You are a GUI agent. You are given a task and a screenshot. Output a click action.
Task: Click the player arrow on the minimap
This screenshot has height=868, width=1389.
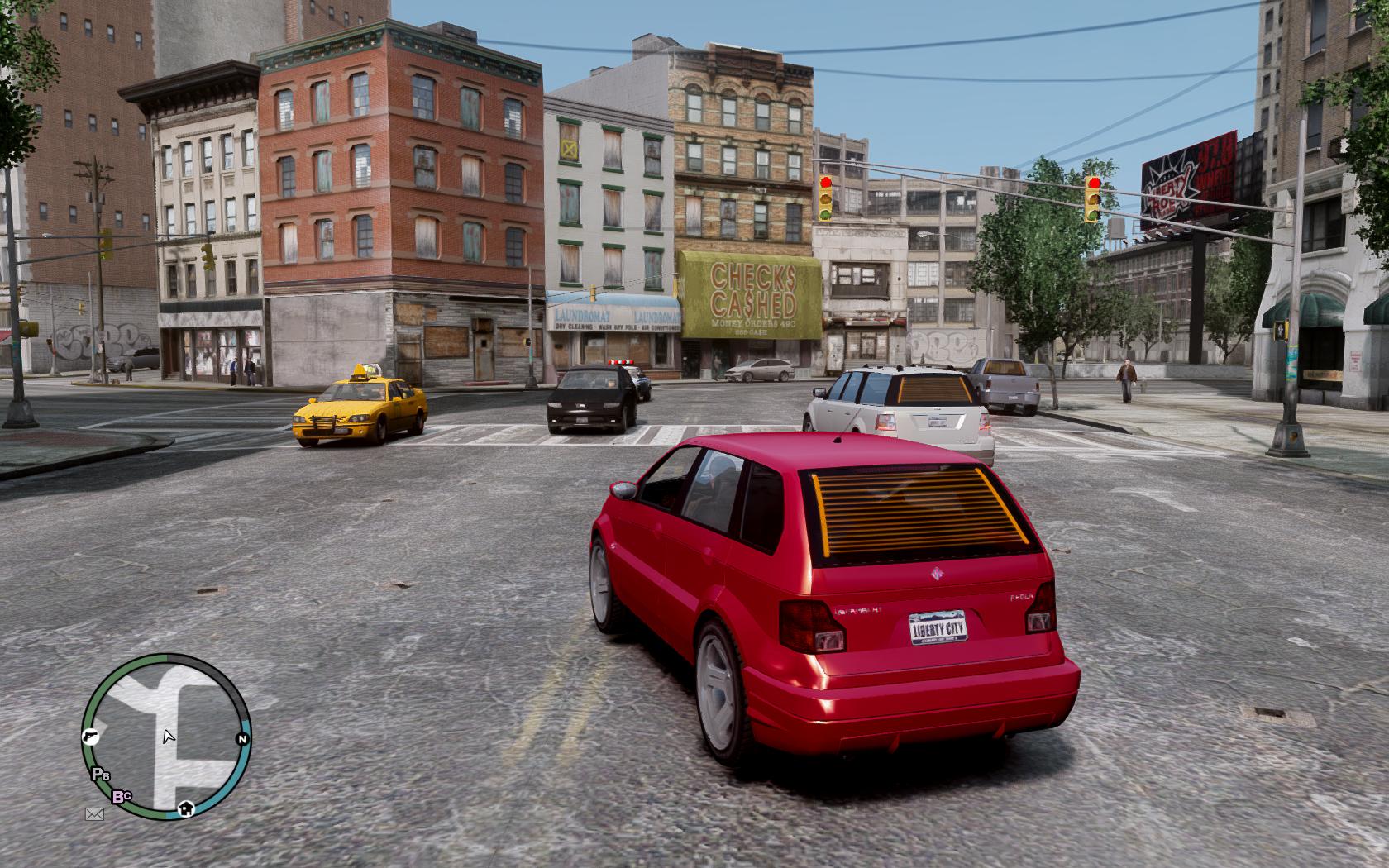point(168,736)
